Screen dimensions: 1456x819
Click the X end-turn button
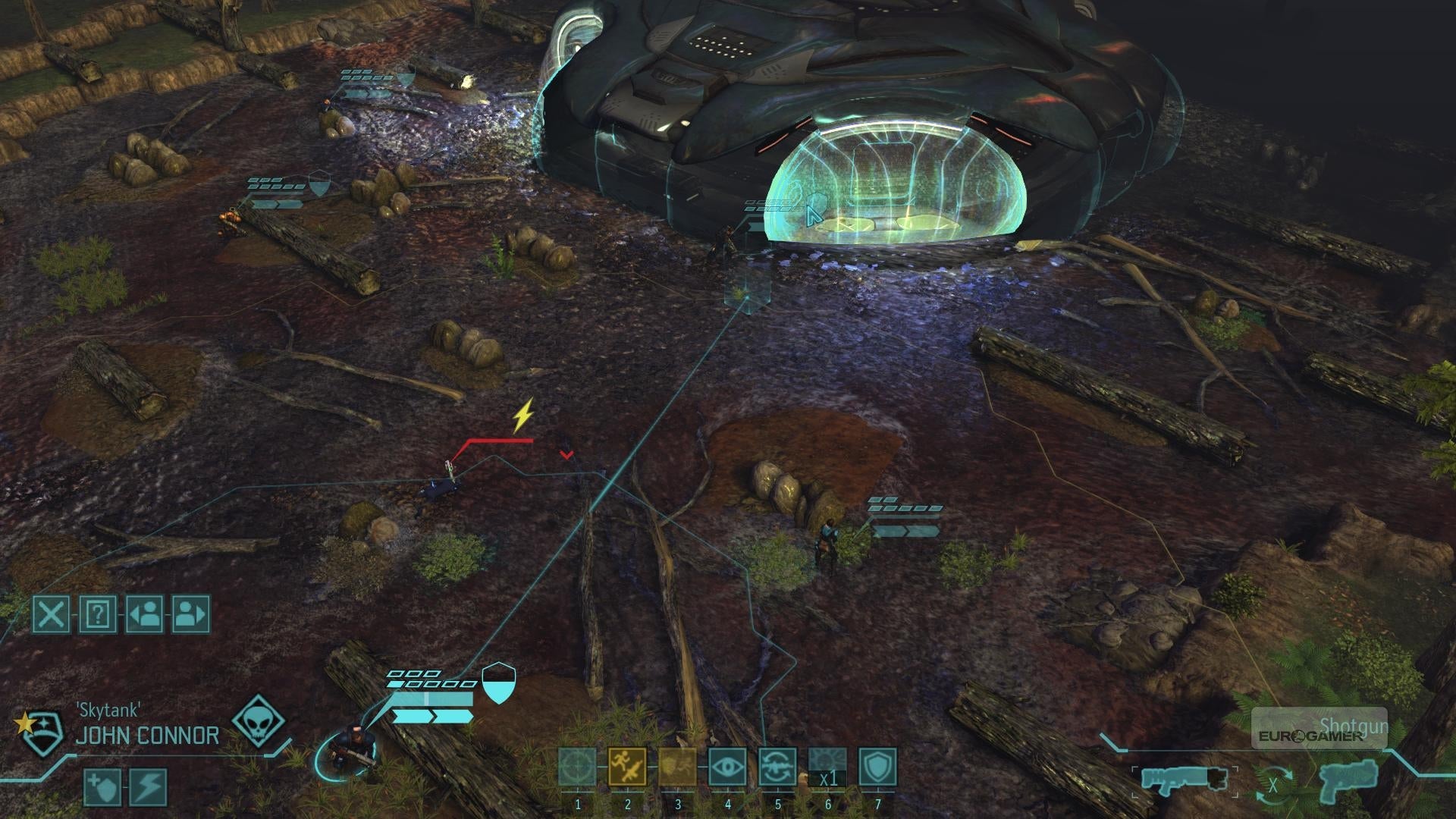pyautogui.click(x=51, y=613)
